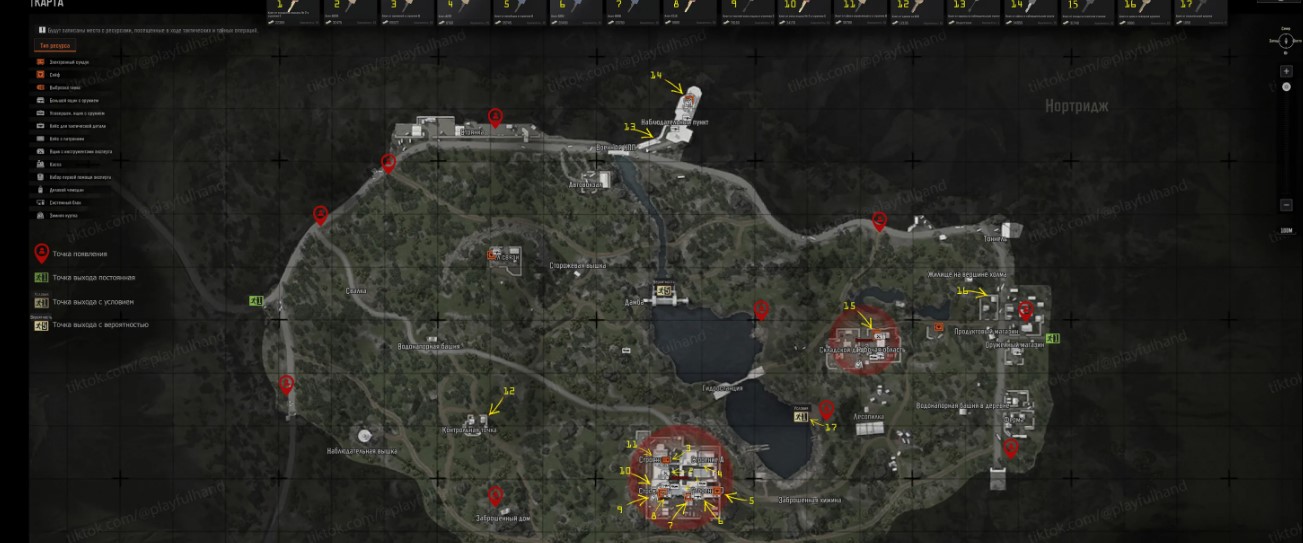Select the 'Зимняя куртка' legend entry

pyautogui.click(x=62, y=215)
